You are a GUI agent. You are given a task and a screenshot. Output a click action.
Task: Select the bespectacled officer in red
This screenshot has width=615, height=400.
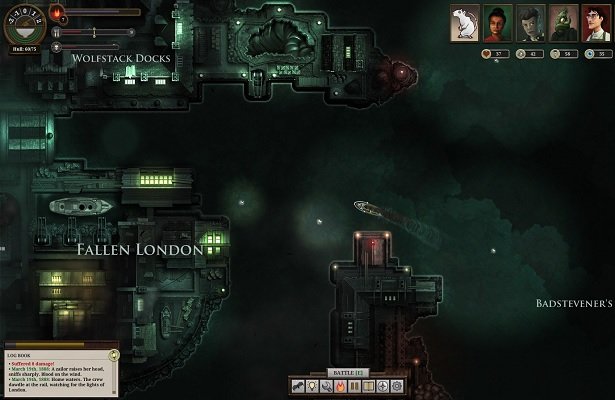tap(596, 22)
